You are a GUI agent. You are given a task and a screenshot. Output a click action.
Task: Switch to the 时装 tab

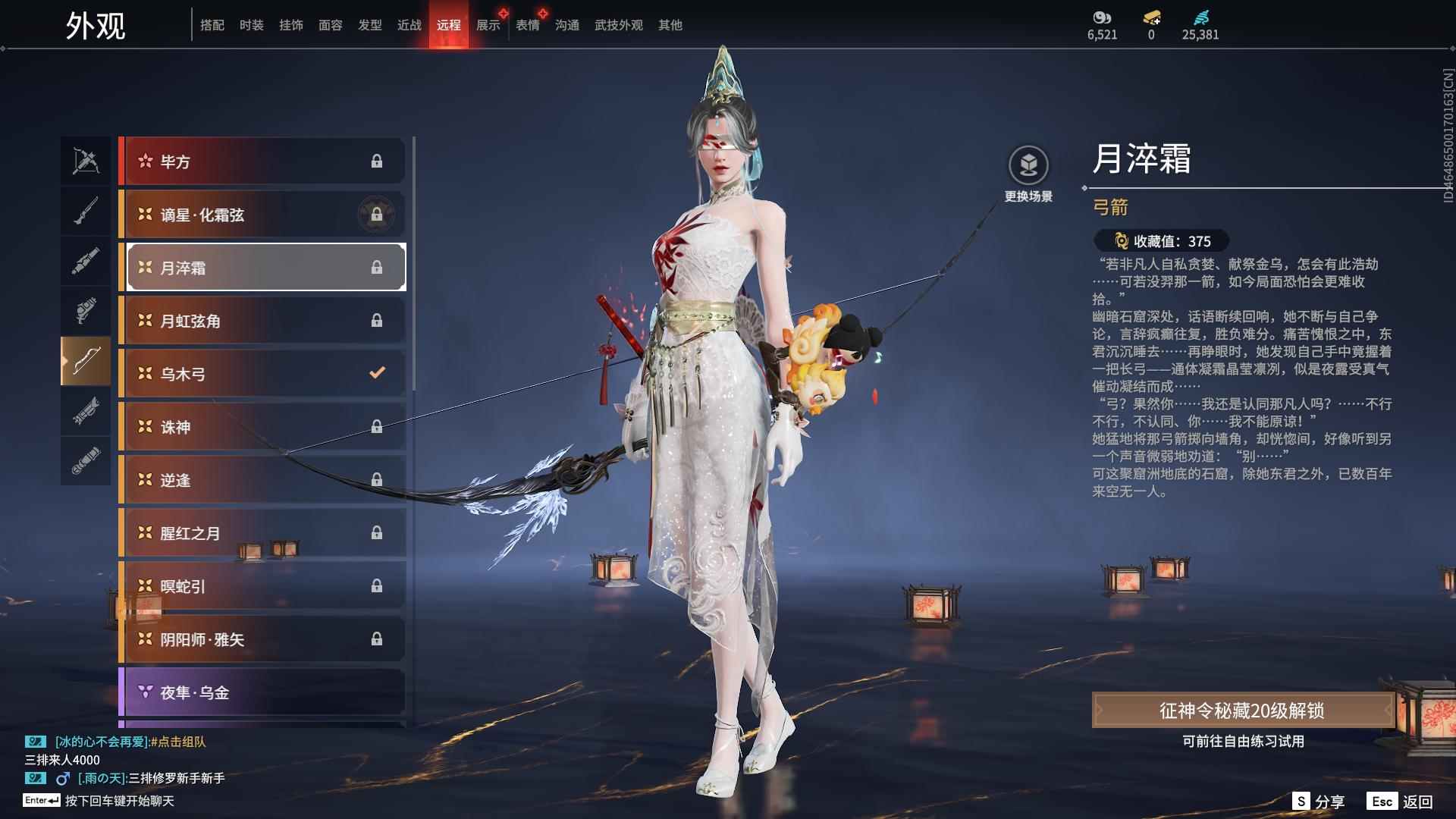pos(251,24)
